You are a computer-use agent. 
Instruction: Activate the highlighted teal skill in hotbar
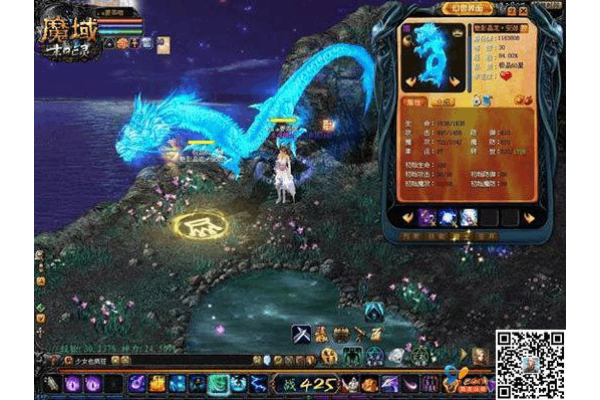point(219,383)
